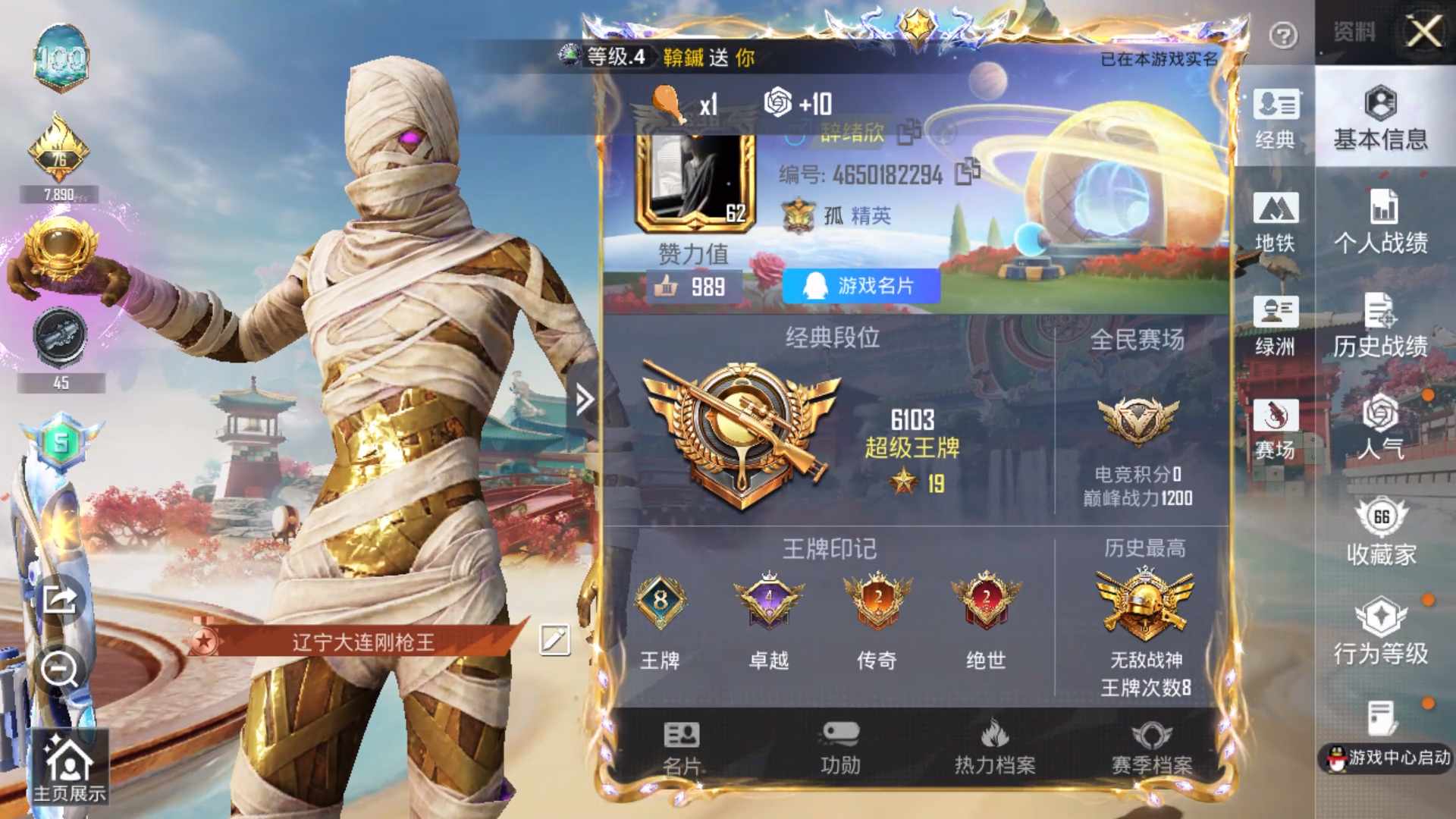Click the 游戏名片 game card button
Image resolution: width=1456 pixels, height=819 pixels.
861,286
